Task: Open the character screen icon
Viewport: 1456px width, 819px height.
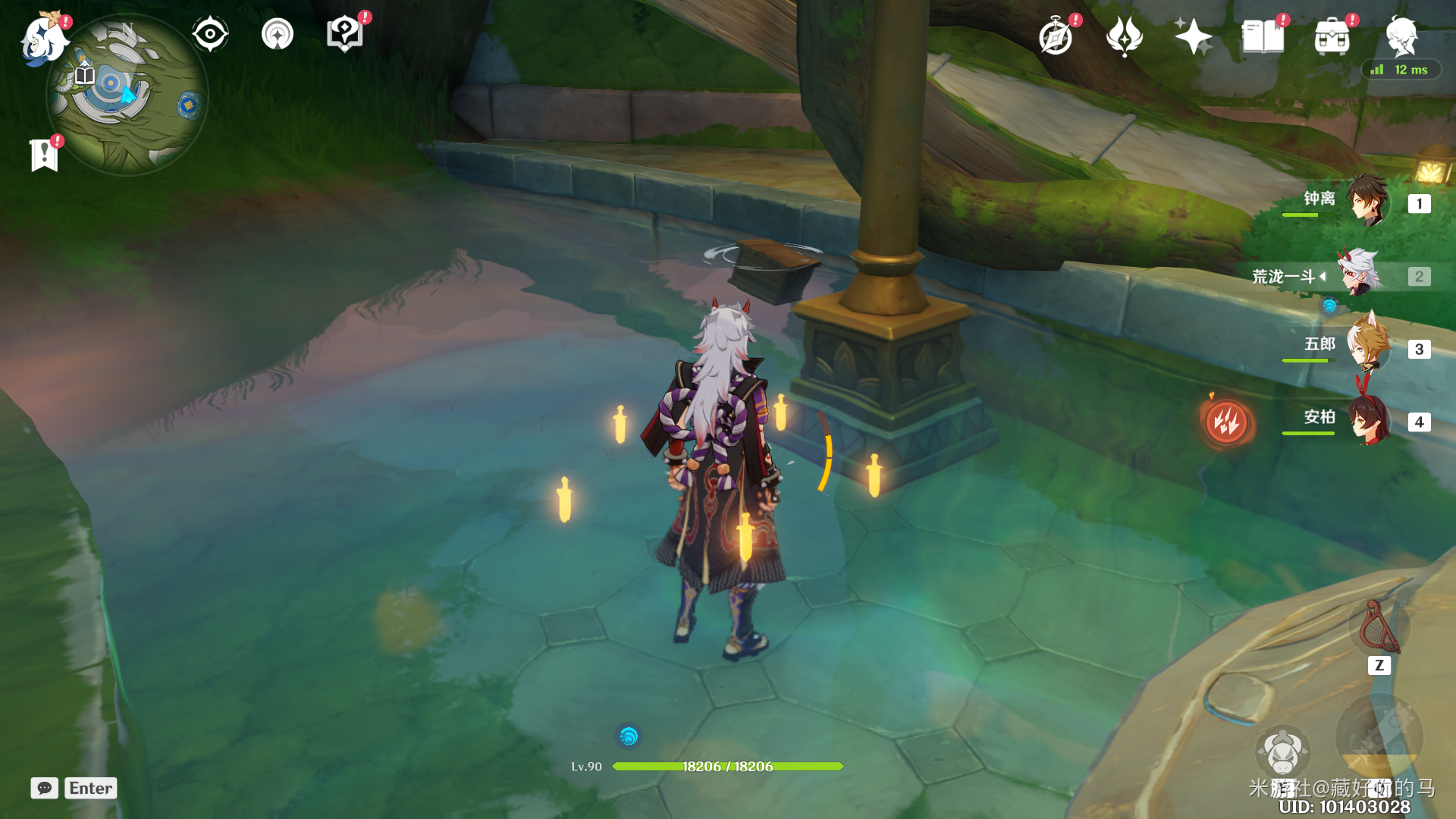Action: click(1401, 36)
